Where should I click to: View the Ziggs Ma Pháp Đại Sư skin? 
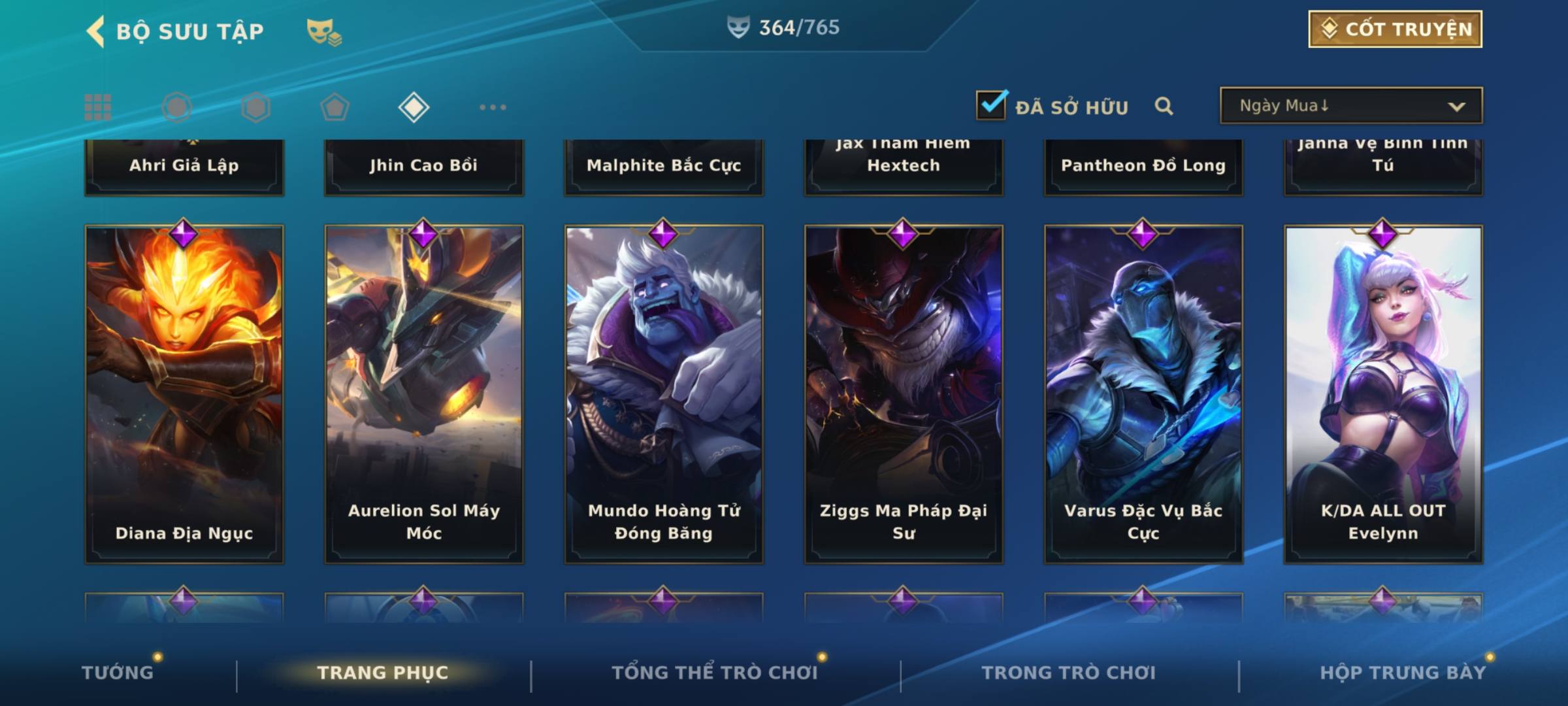pos(904,394)
